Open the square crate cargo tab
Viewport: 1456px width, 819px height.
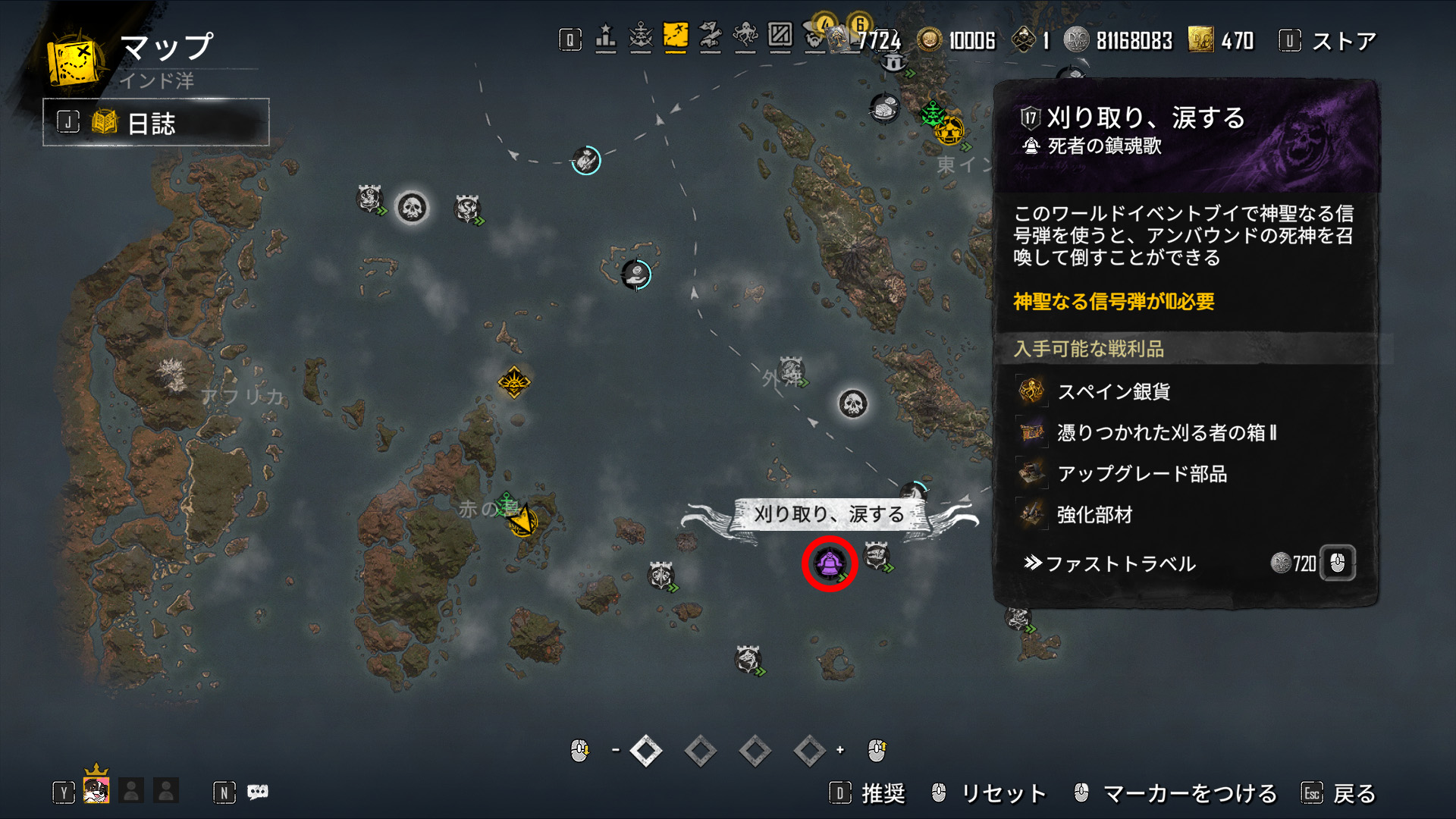pos(780,36)
